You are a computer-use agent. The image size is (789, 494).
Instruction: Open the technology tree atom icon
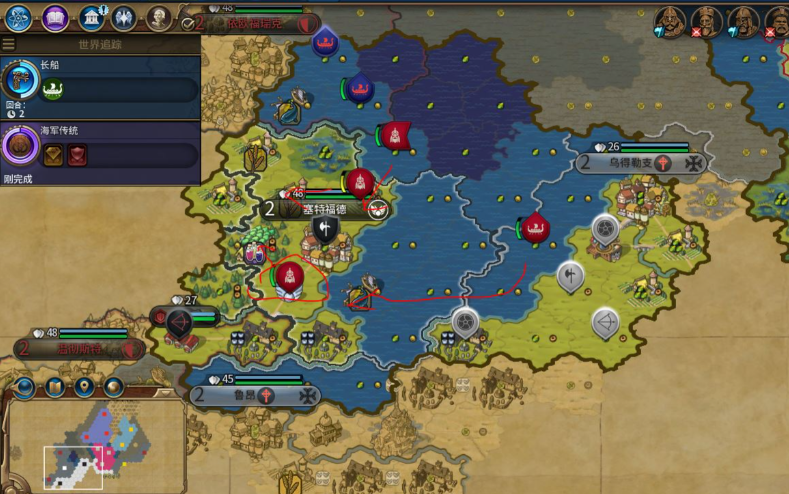tap(18, 17)
